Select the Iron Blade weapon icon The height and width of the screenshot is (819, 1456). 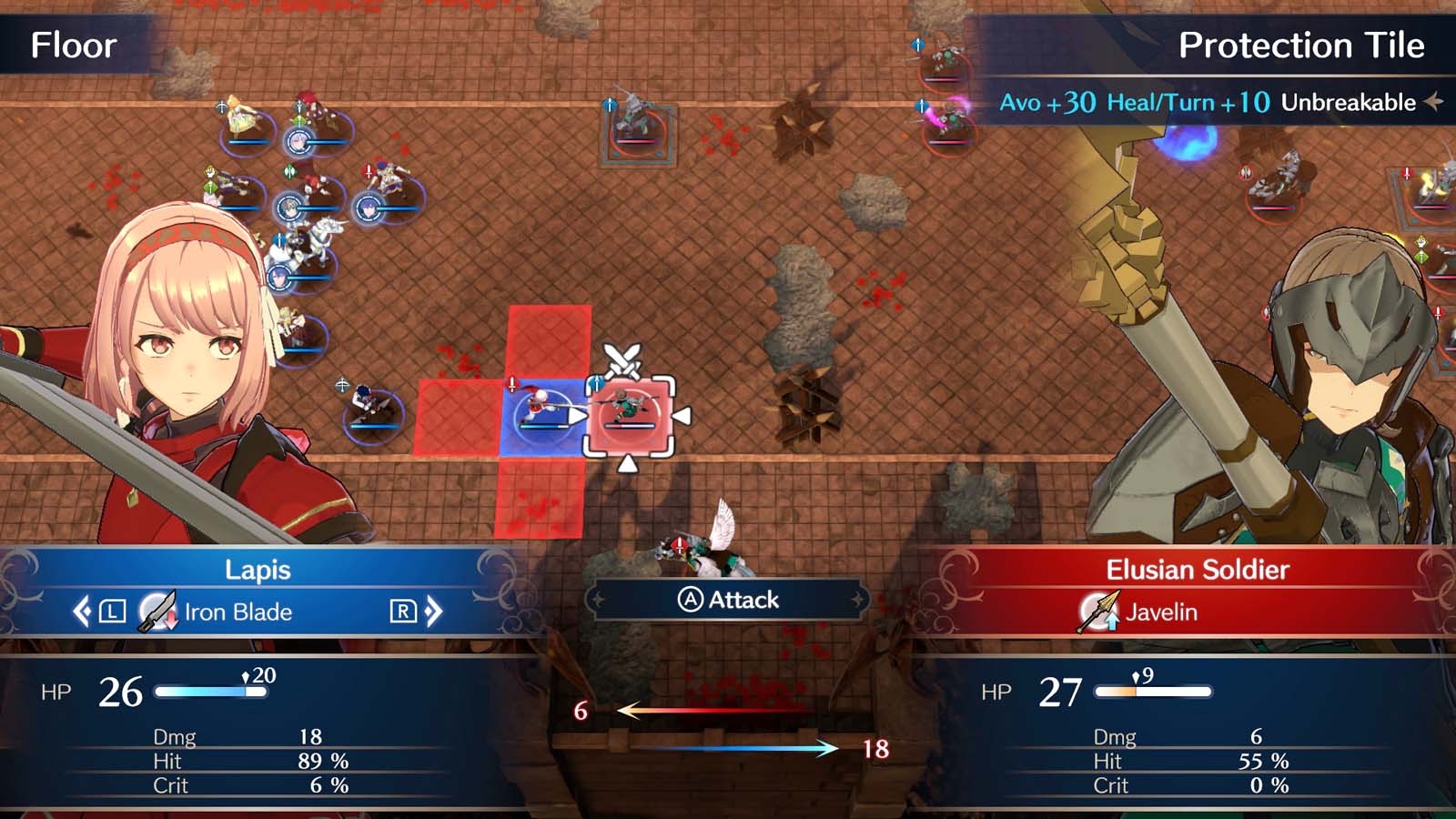pos(153,612)
